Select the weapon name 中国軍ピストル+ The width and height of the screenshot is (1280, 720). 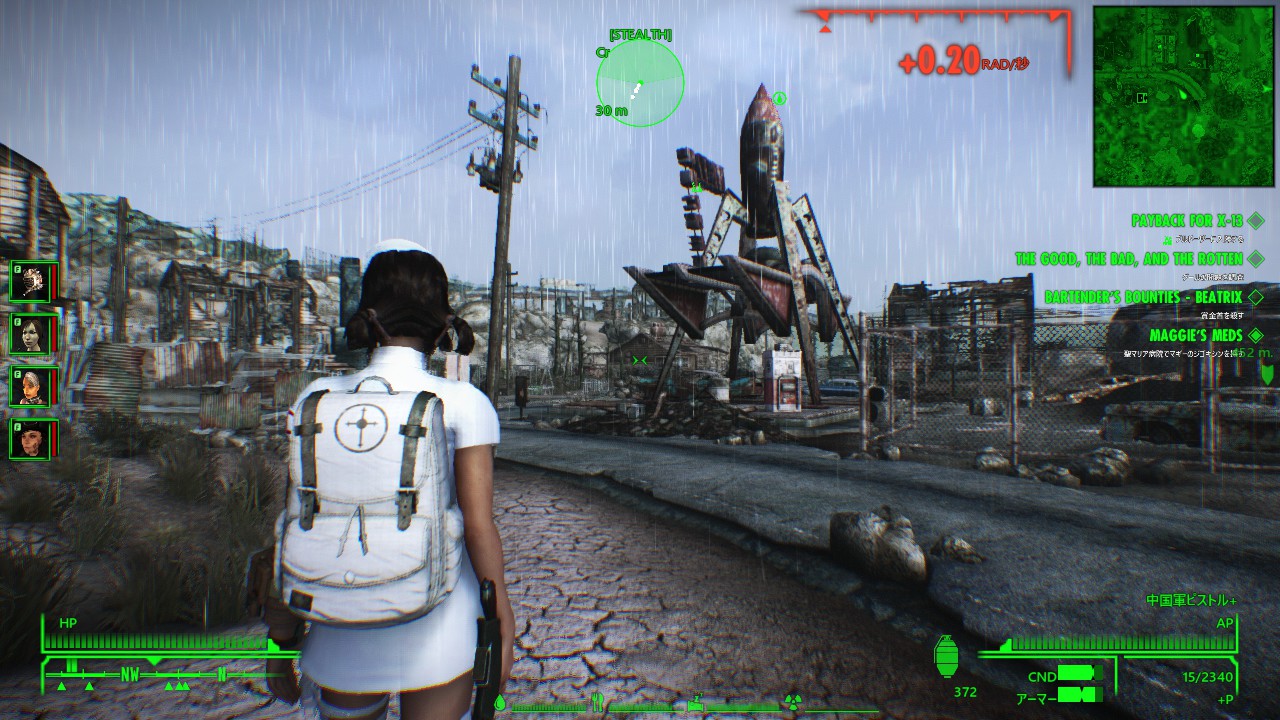tap(1193, 601)
